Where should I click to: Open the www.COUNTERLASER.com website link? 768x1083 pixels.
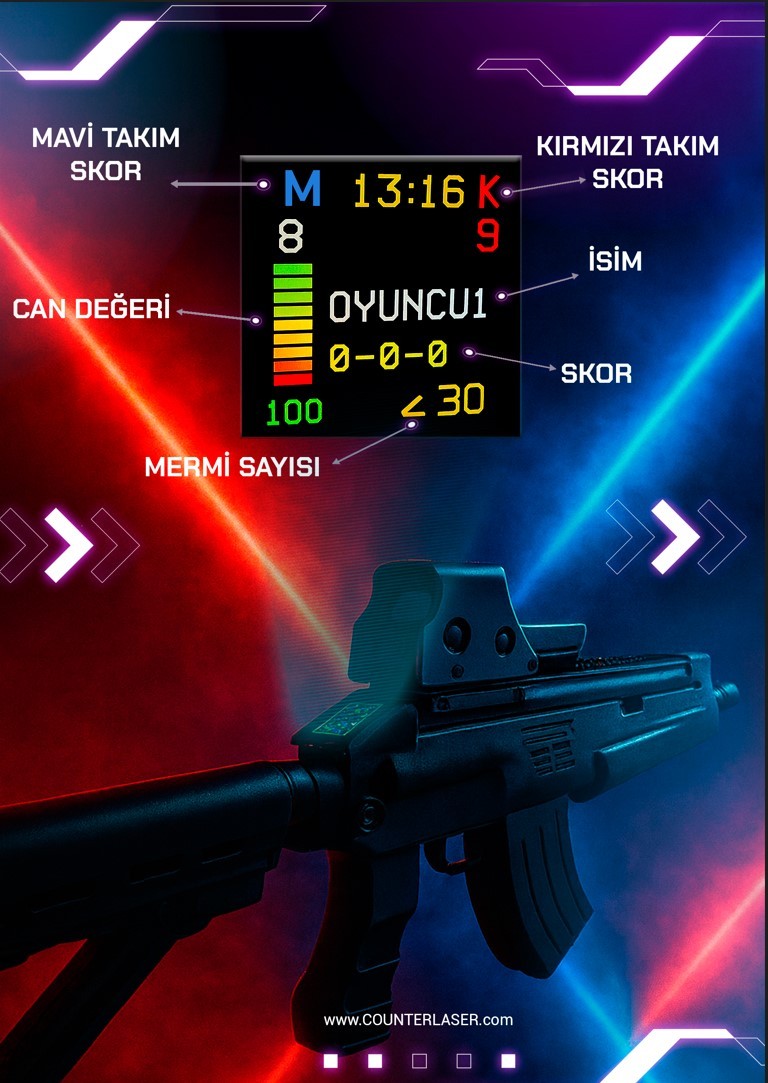418,1020
